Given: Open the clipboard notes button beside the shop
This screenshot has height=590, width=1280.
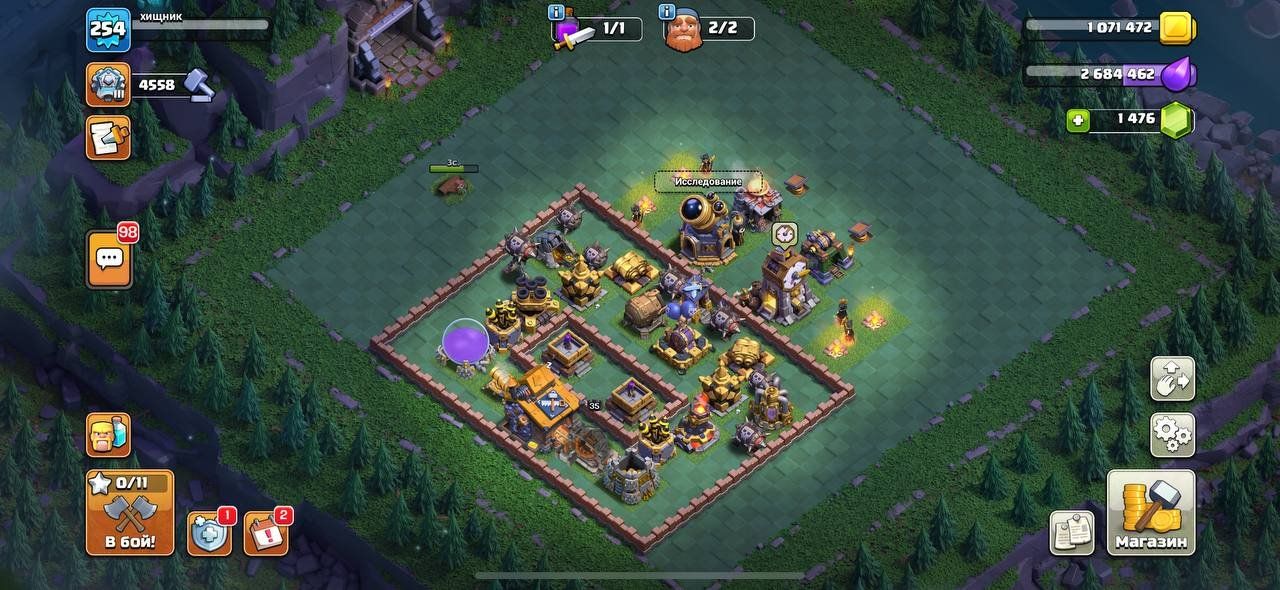Looking at the screenshot, I should click(1072, 533).
